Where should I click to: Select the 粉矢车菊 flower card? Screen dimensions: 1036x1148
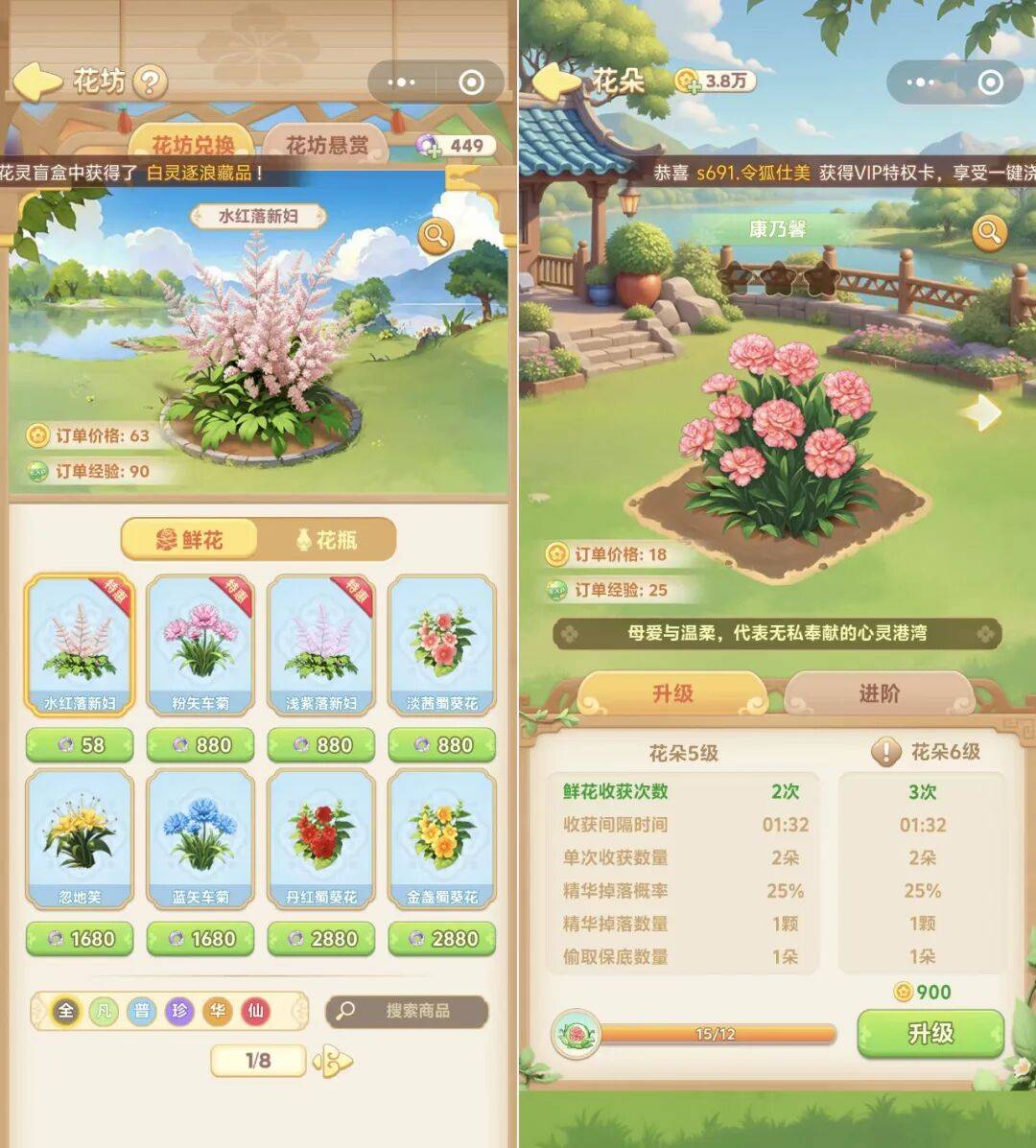tap(200, 645)
